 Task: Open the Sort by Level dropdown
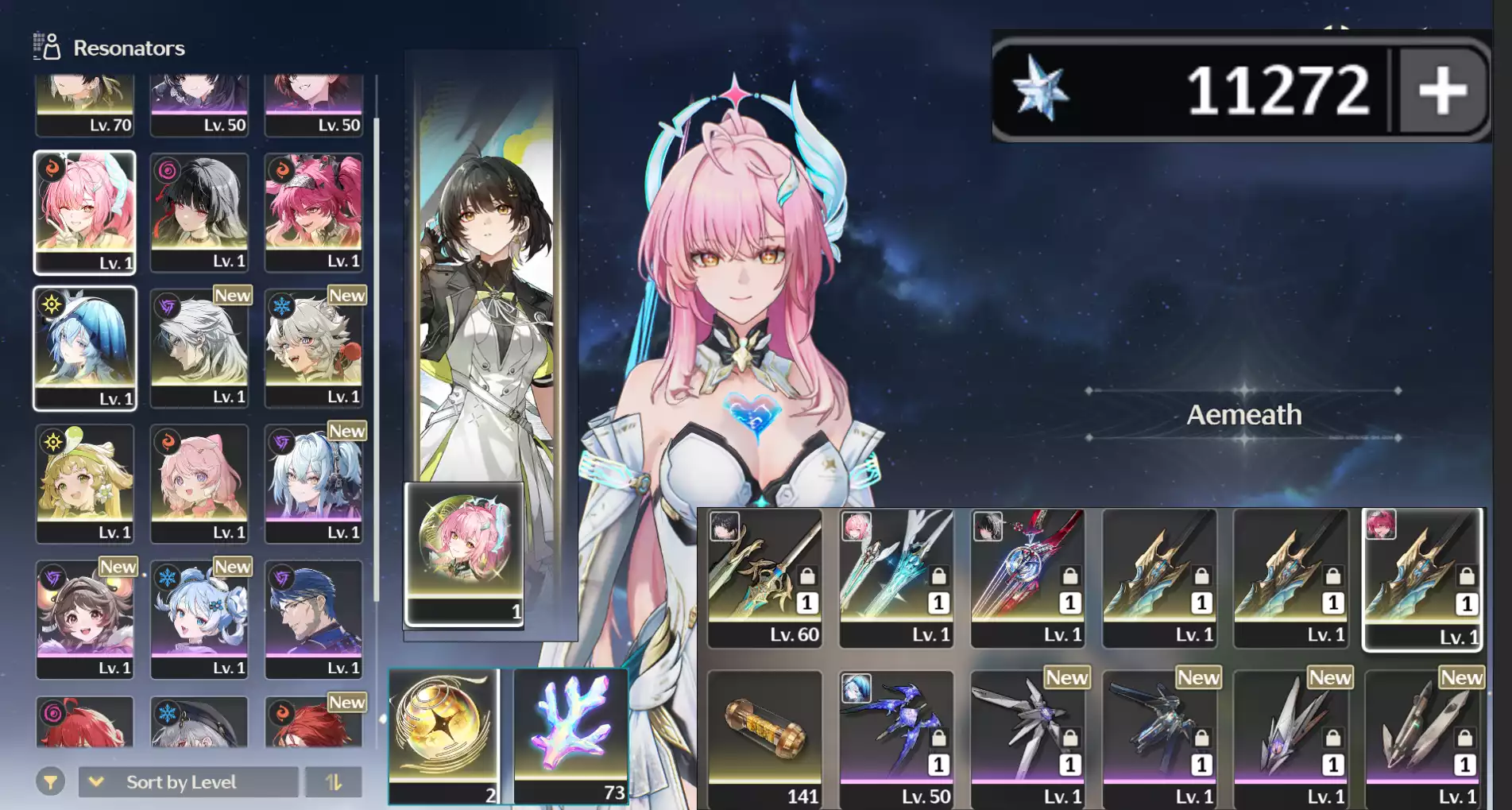(181, 781)
